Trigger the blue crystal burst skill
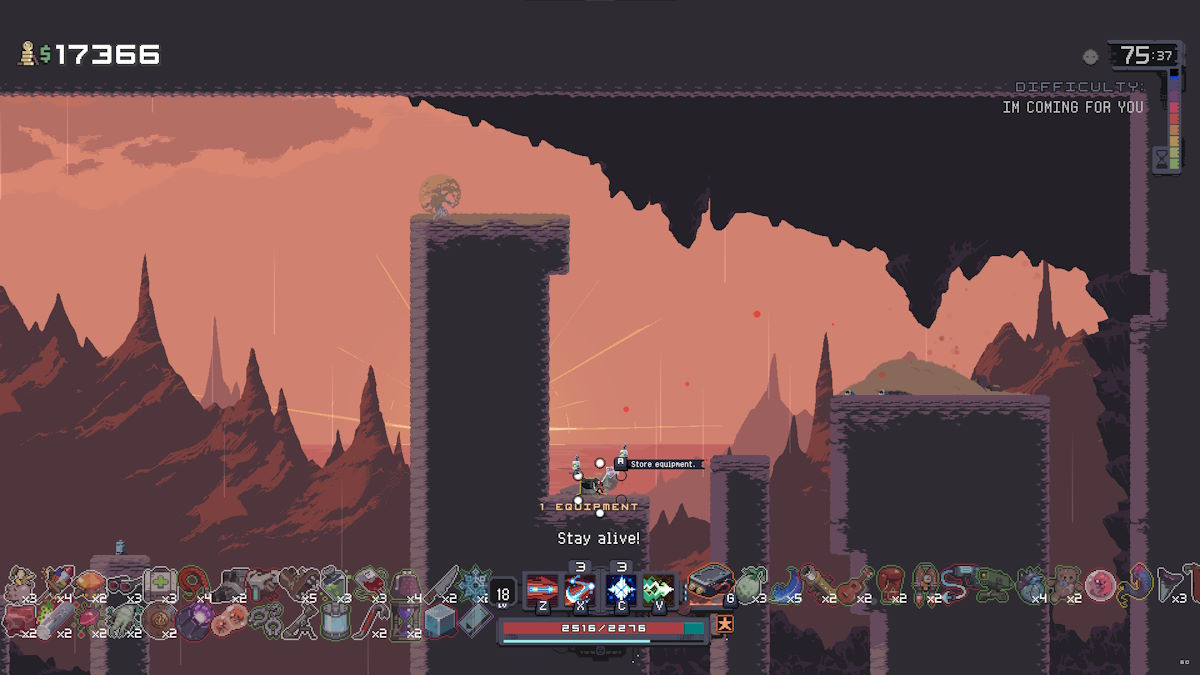This screenshot has width=1200, height=675. tap(621, 588)
